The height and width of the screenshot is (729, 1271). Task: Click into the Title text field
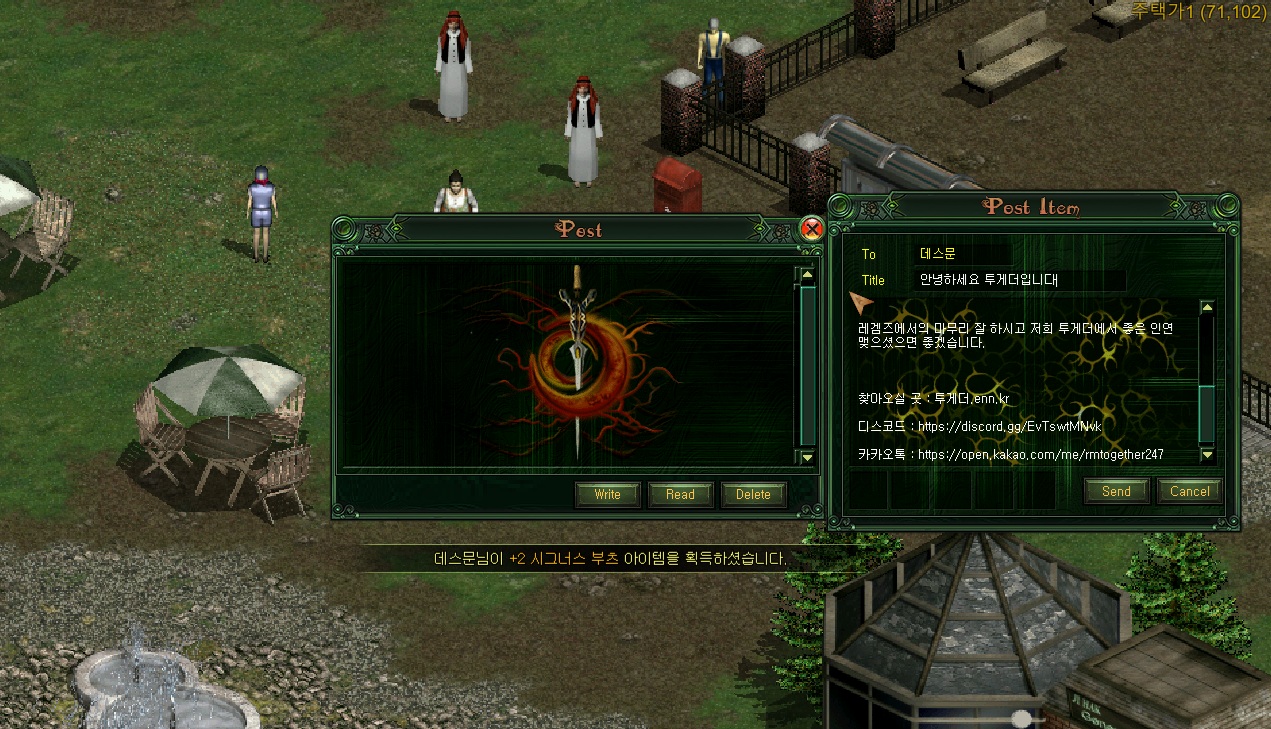click(1020, 280)
